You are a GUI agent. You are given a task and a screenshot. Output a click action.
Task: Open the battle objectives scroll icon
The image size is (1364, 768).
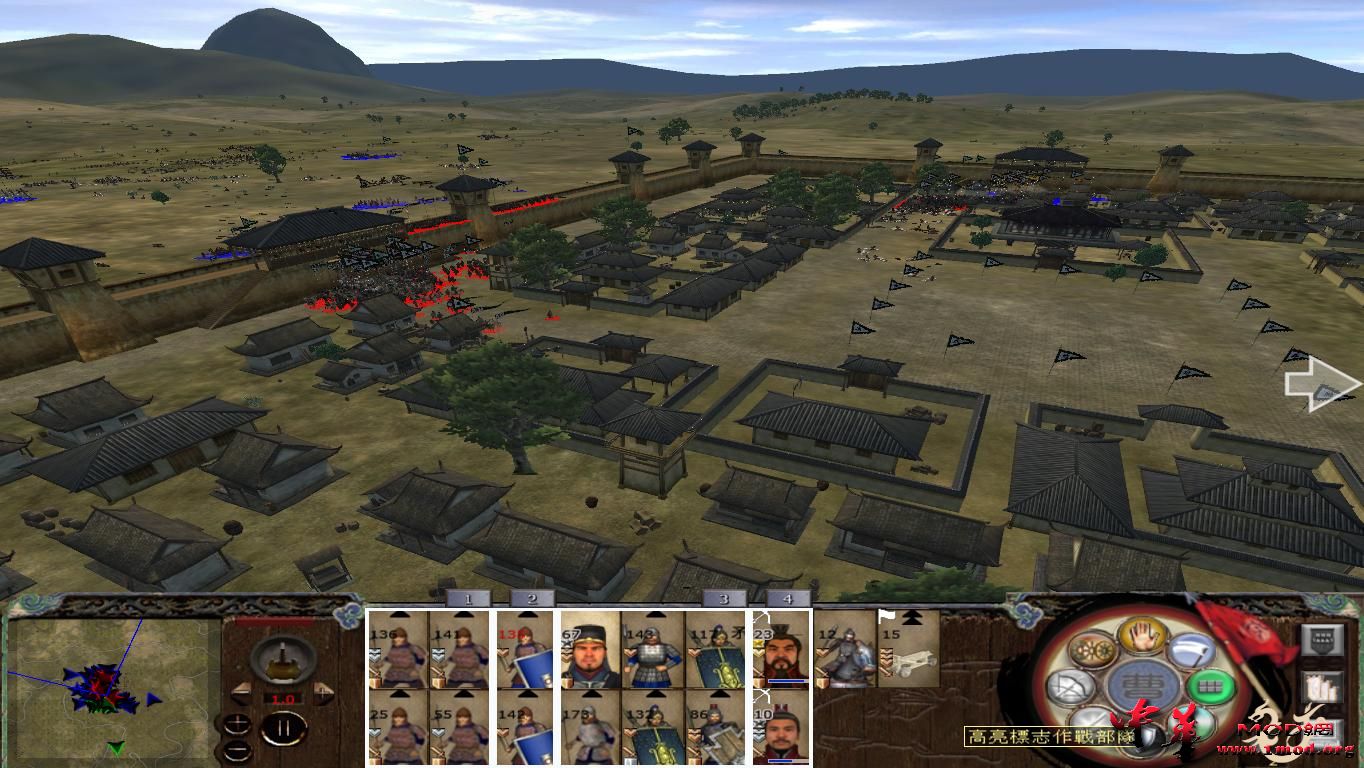coord(1322,687)
